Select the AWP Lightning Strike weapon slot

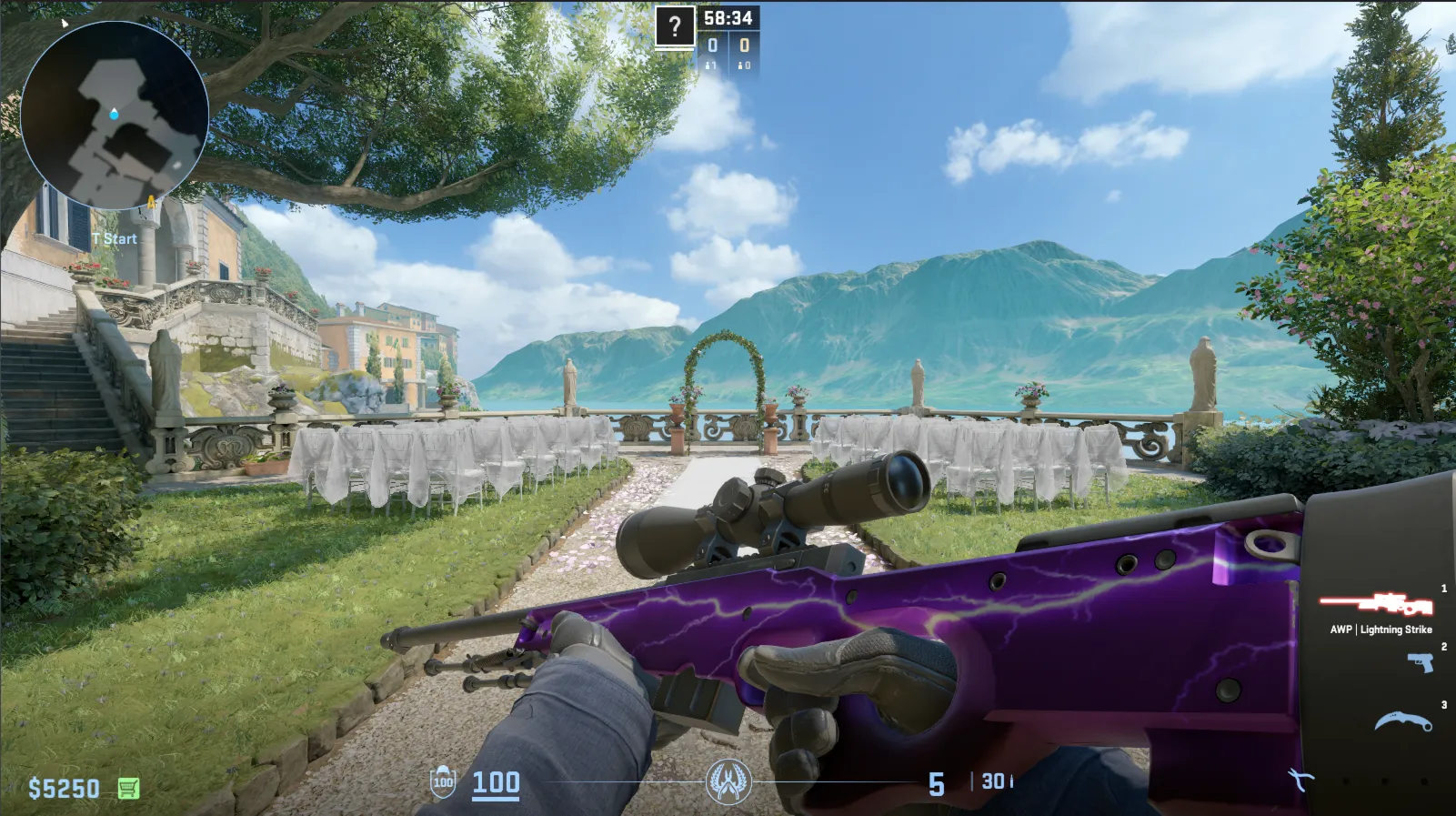coord(1376,603)
